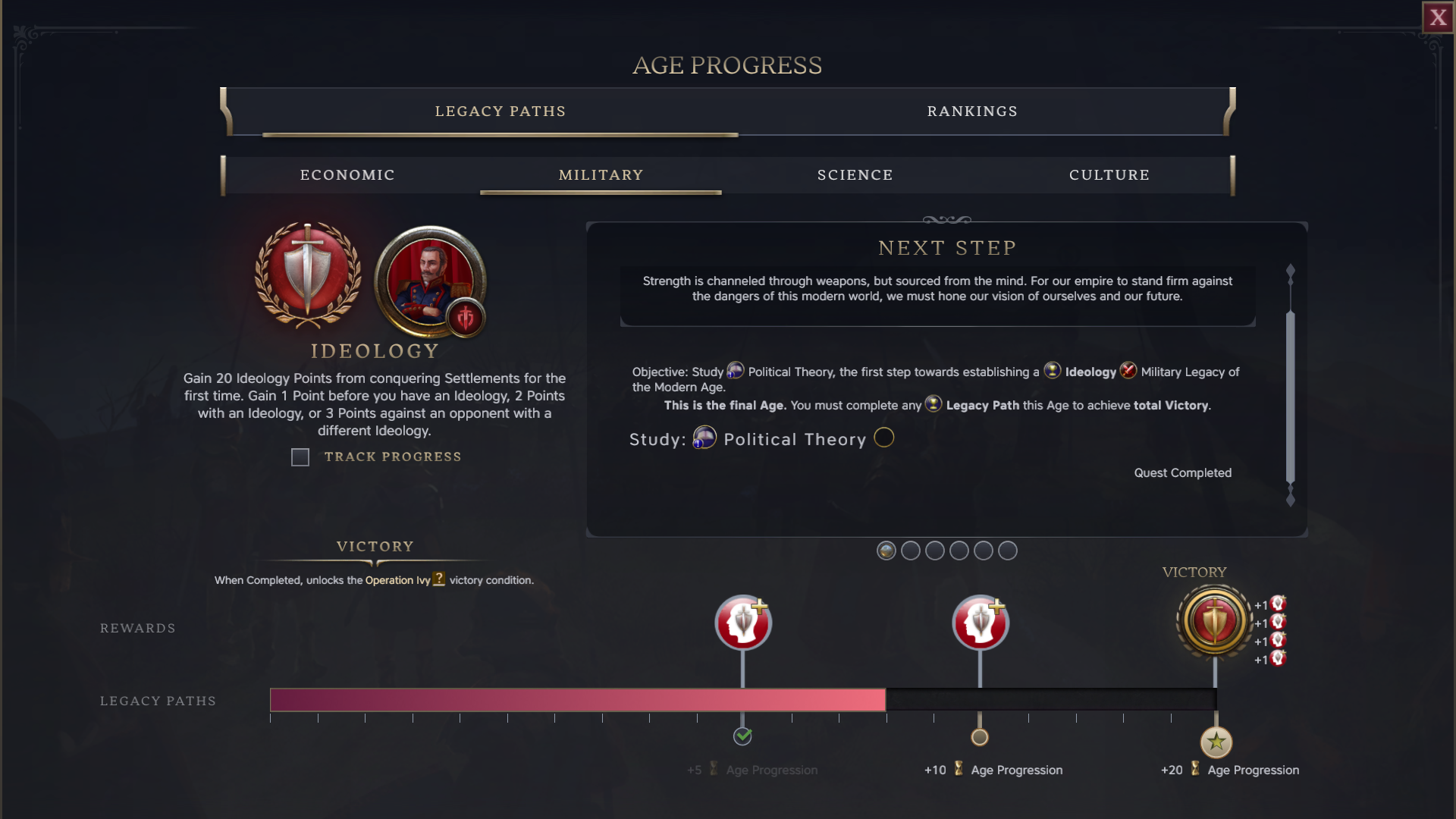Toggle the Track Progress checkbox
This screenshot has height=819, width=1456.
300,457
